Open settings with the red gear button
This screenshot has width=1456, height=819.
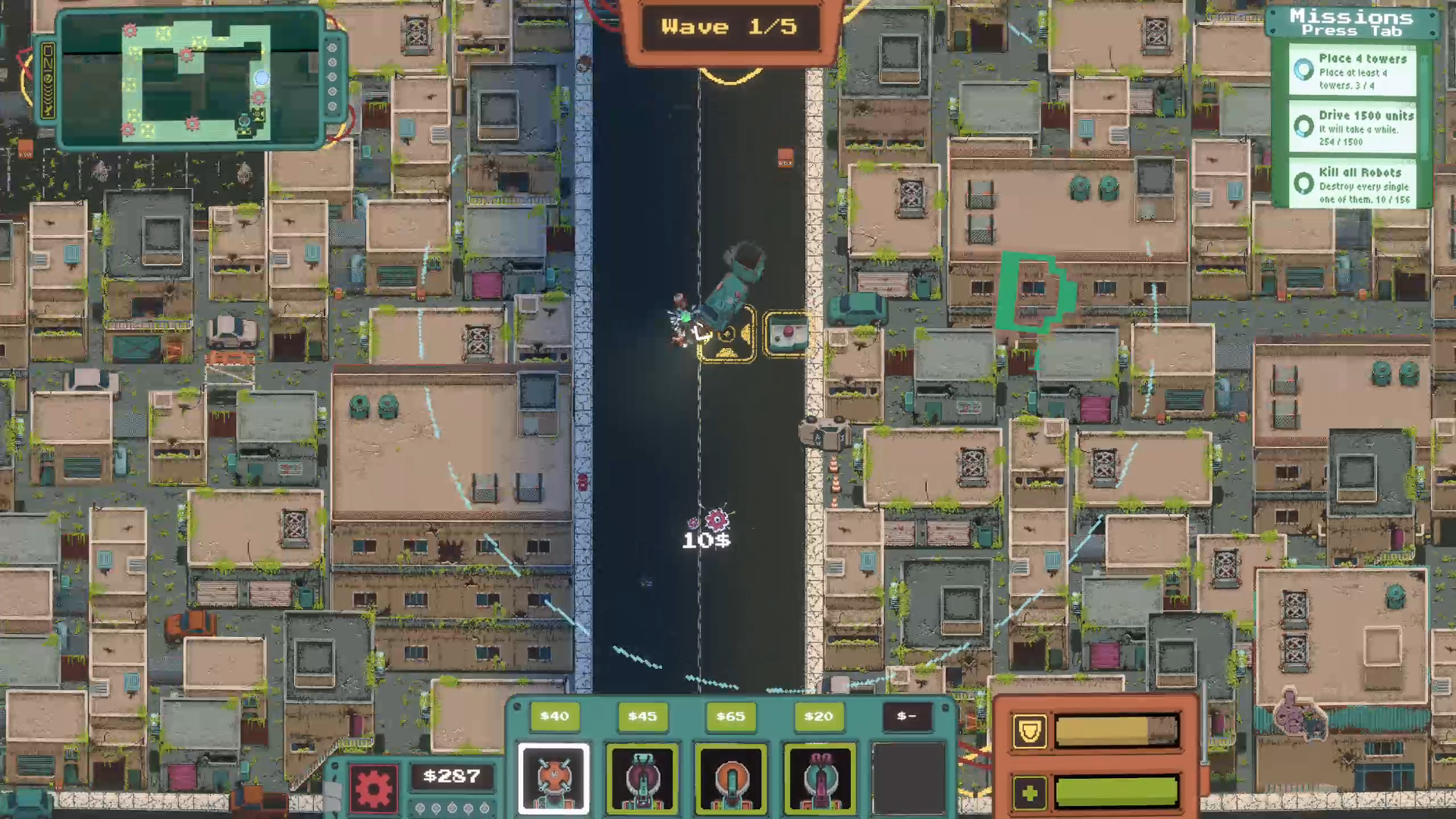[373, 789]
